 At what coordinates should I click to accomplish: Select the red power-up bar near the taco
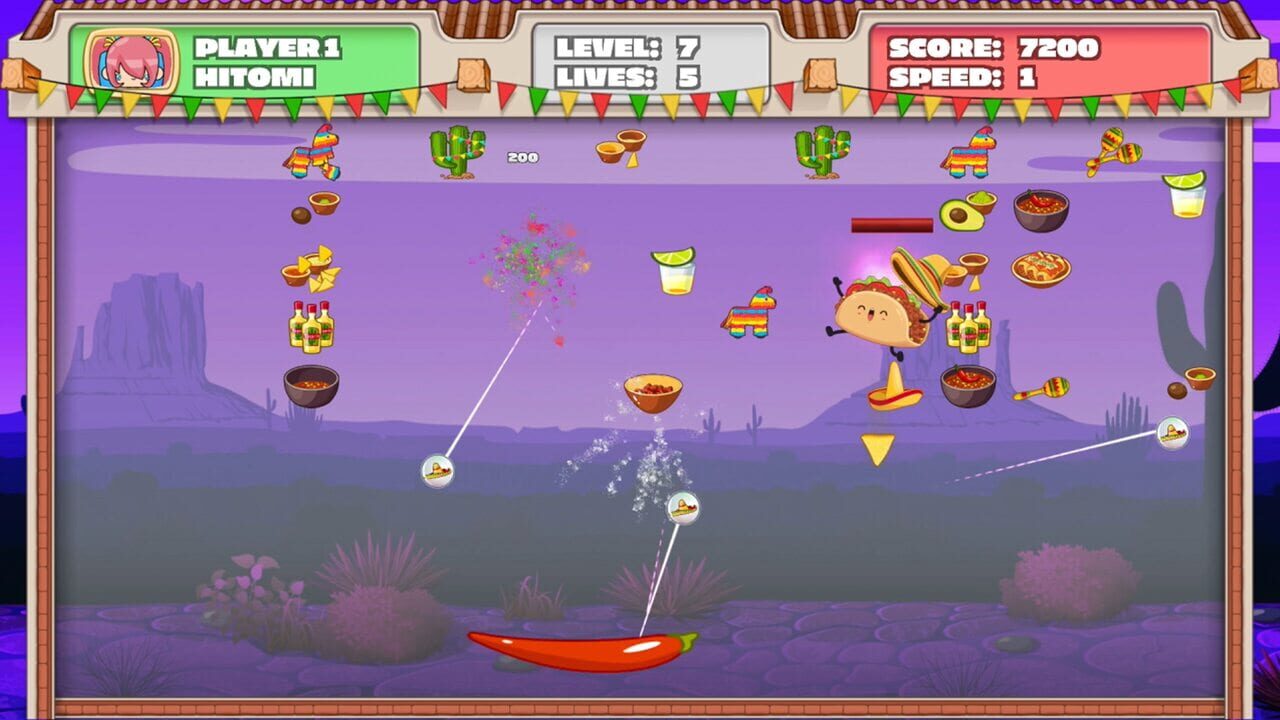click(x=890, y=225)
